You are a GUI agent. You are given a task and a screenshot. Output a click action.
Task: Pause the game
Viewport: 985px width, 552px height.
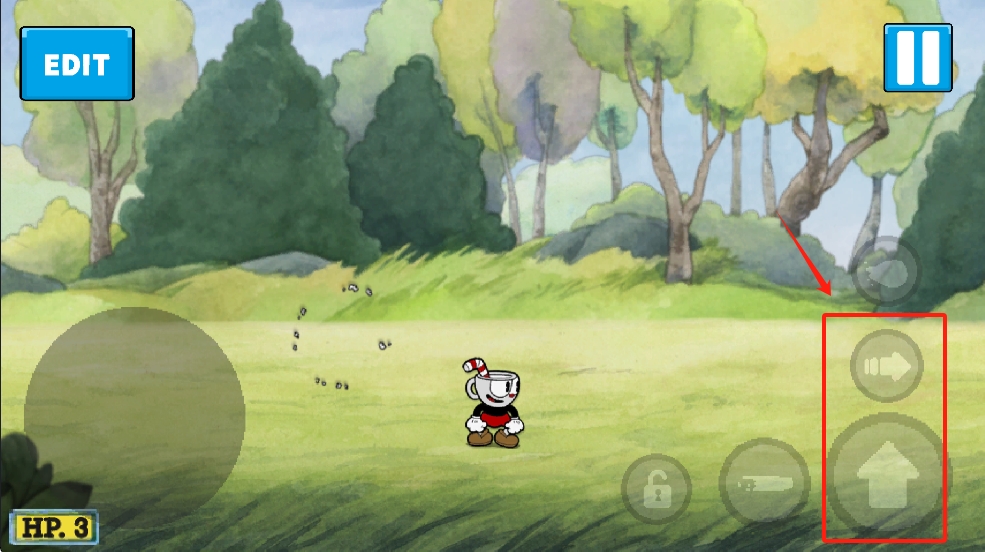click(x=917, y=58)
